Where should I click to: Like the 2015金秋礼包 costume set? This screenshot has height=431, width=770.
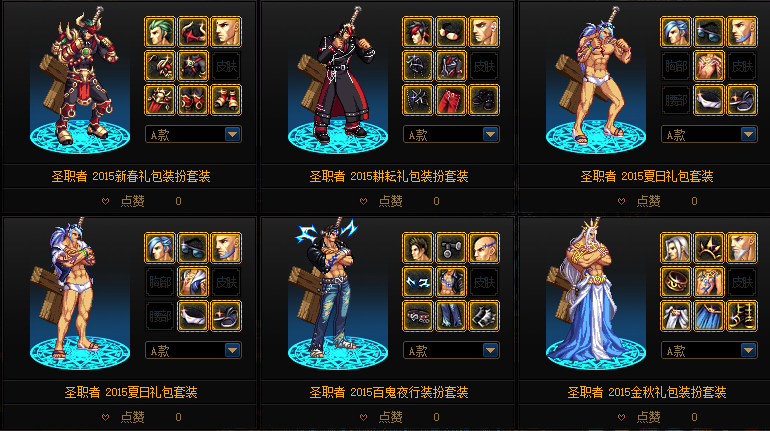(646, 417)
